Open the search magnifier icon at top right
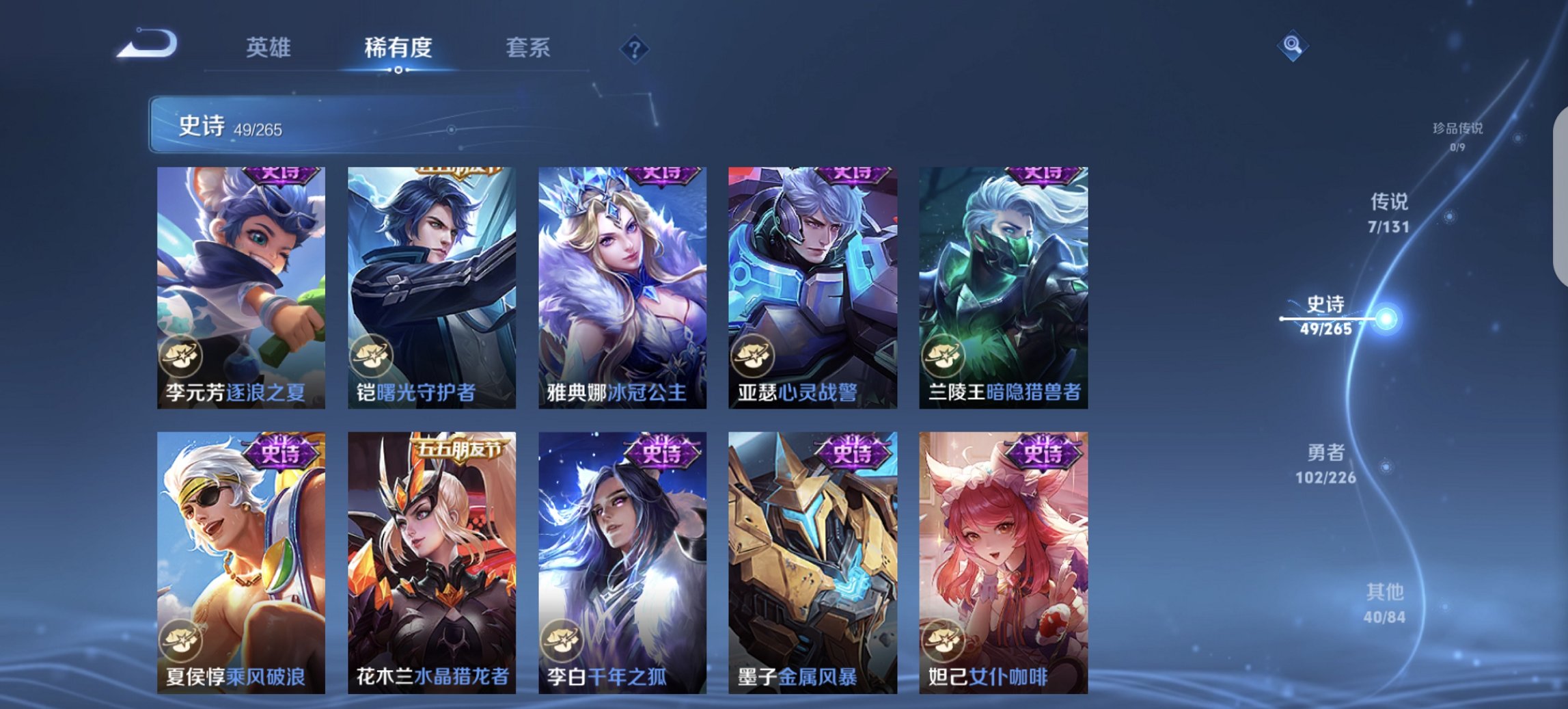1568x709 pixels. [1293, 46]
